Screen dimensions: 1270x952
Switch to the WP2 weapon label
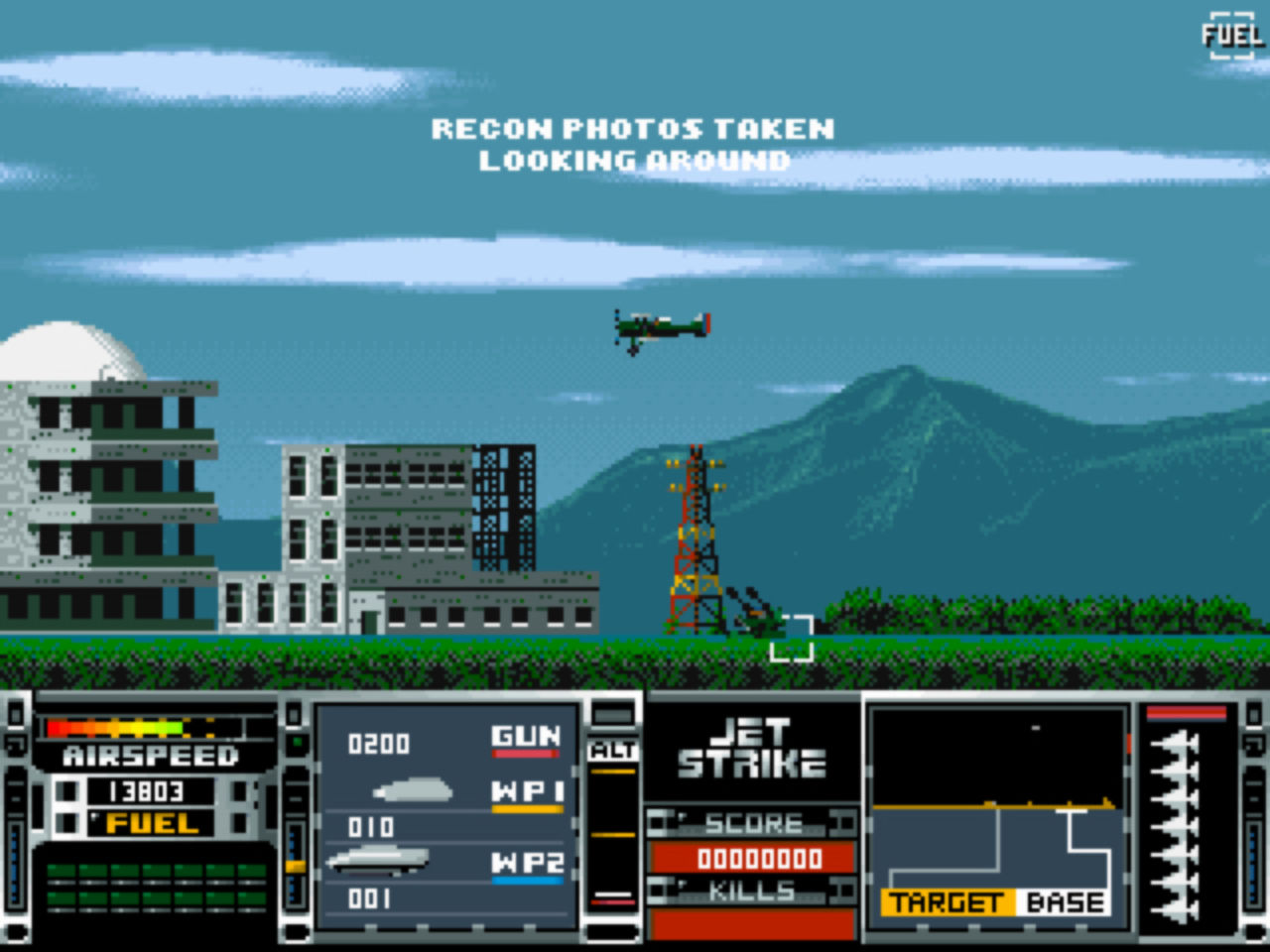527,864
